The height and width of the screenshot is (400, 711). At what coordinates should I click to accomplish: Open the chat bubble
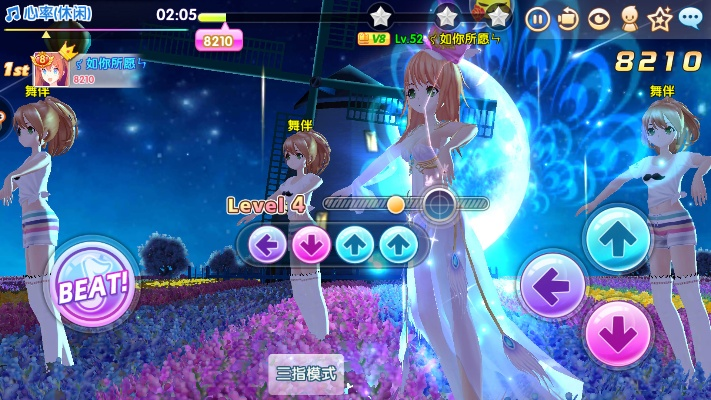tap(690, 18)
